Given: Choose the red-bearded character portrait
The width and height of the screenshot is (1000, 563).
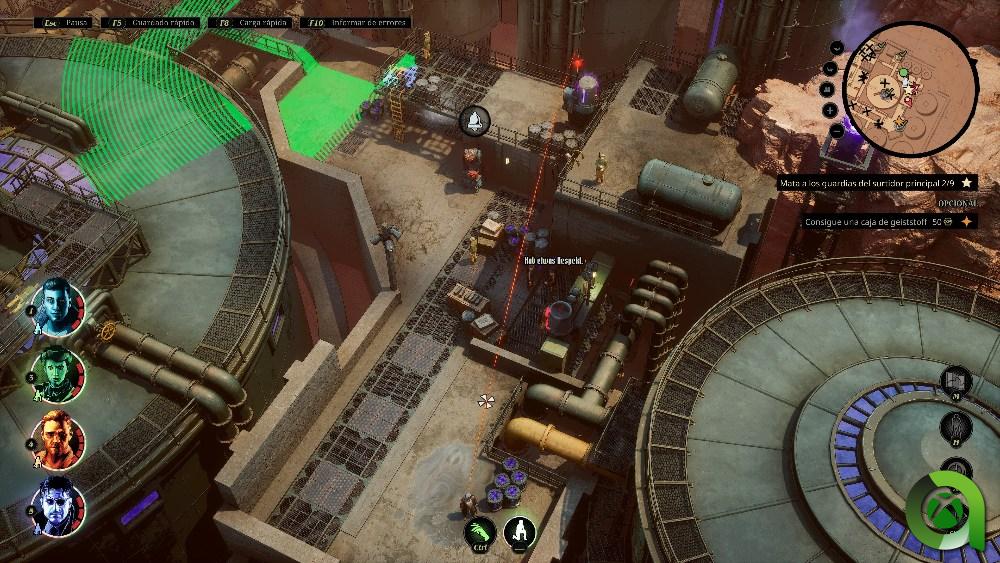Looking at the screenshot, I should (x=59, y=439).
